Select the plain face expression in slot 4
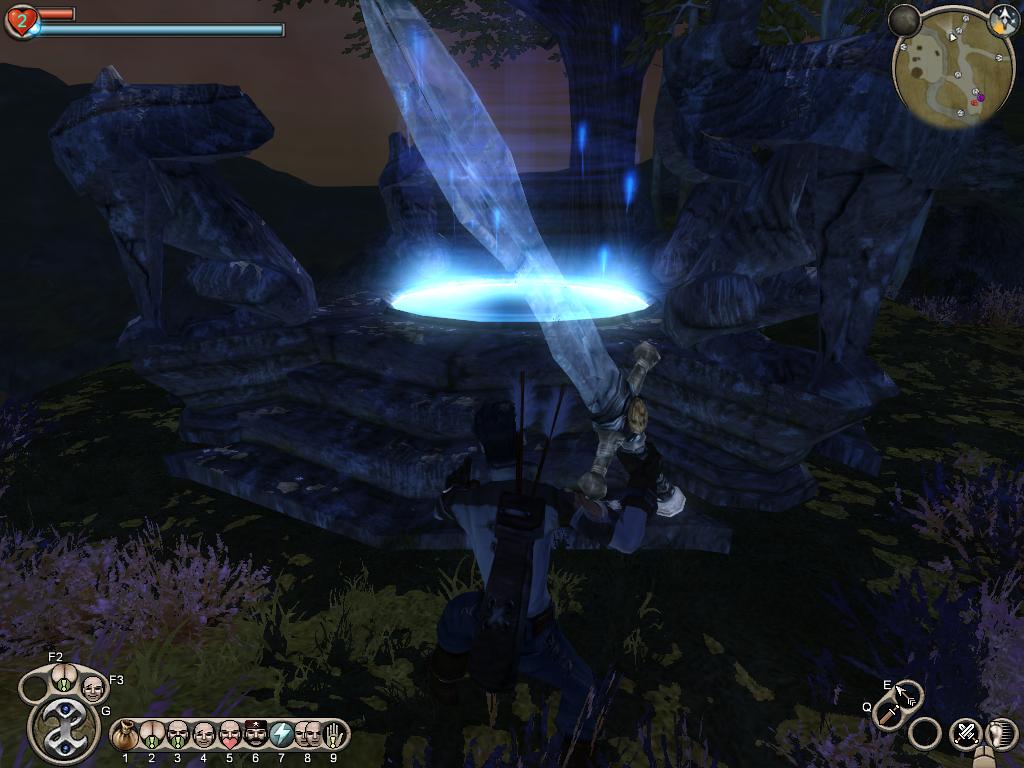The height and width of the screenshot is (768, 1024). [x=204, y=735]
